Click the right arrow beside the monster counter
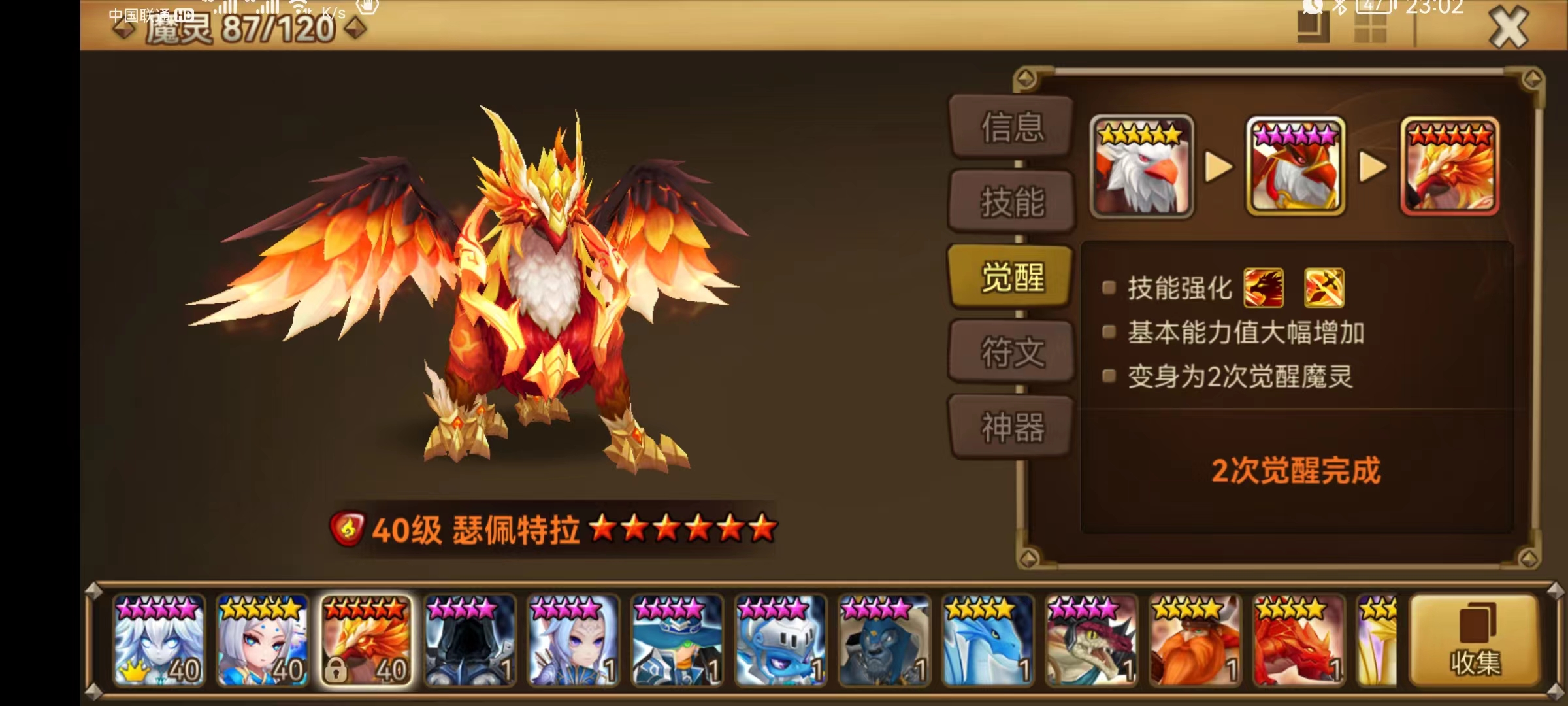Screen dimensions: 1568x706 click(x=353, y=28)
